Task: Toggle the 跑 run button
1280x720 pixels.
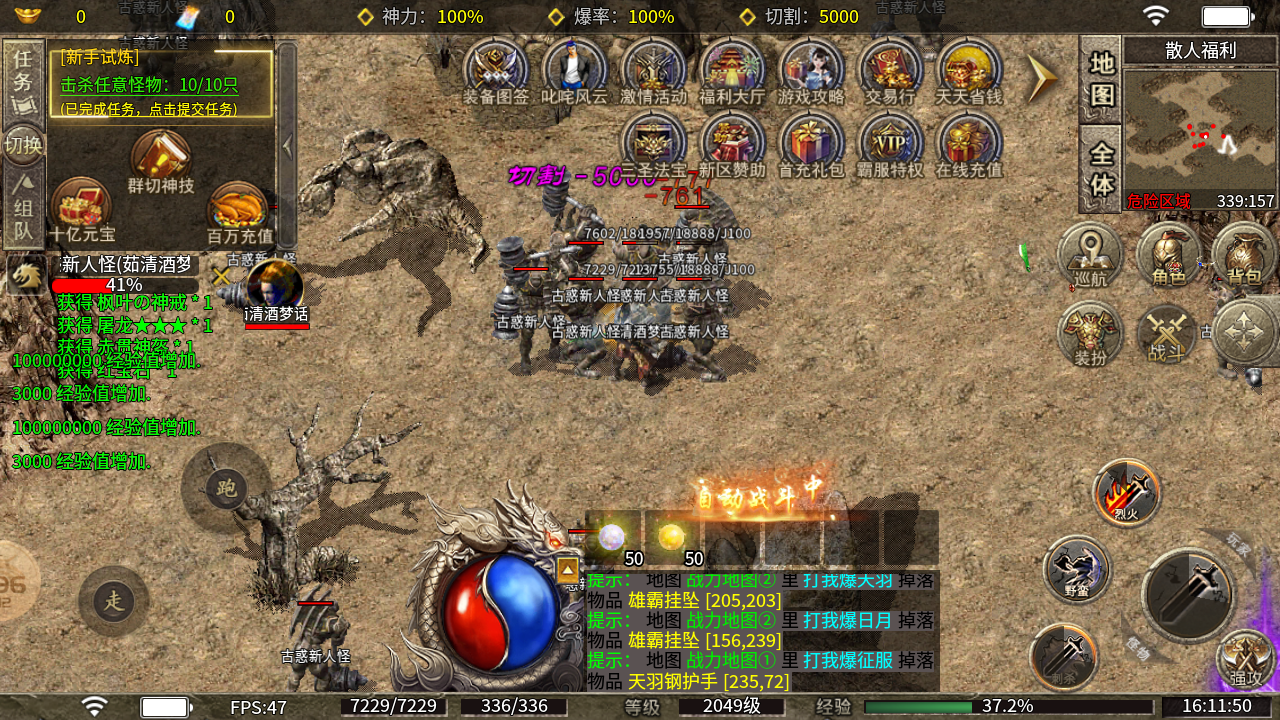Action: click(226, 488)
